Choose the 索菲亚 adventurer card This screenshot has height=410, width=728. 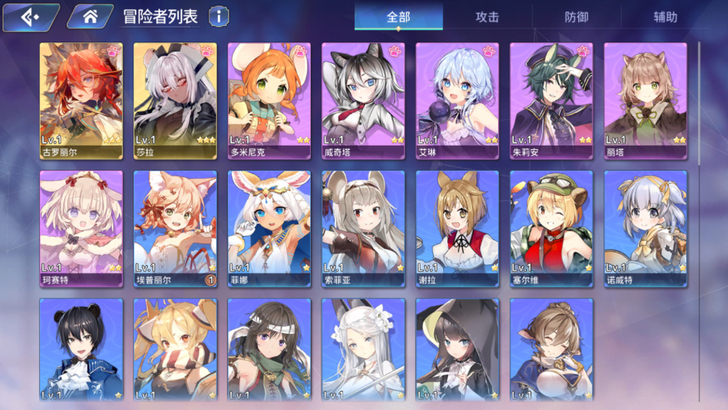coord(363,228)
